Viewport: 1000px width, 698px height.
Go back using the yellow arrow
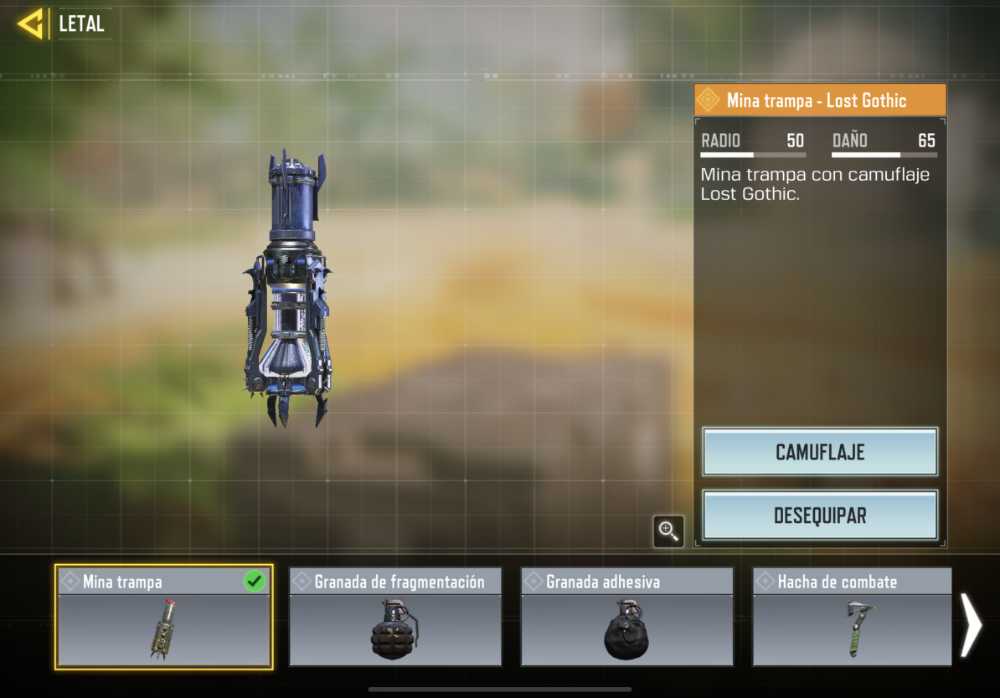tap(31, 24)
